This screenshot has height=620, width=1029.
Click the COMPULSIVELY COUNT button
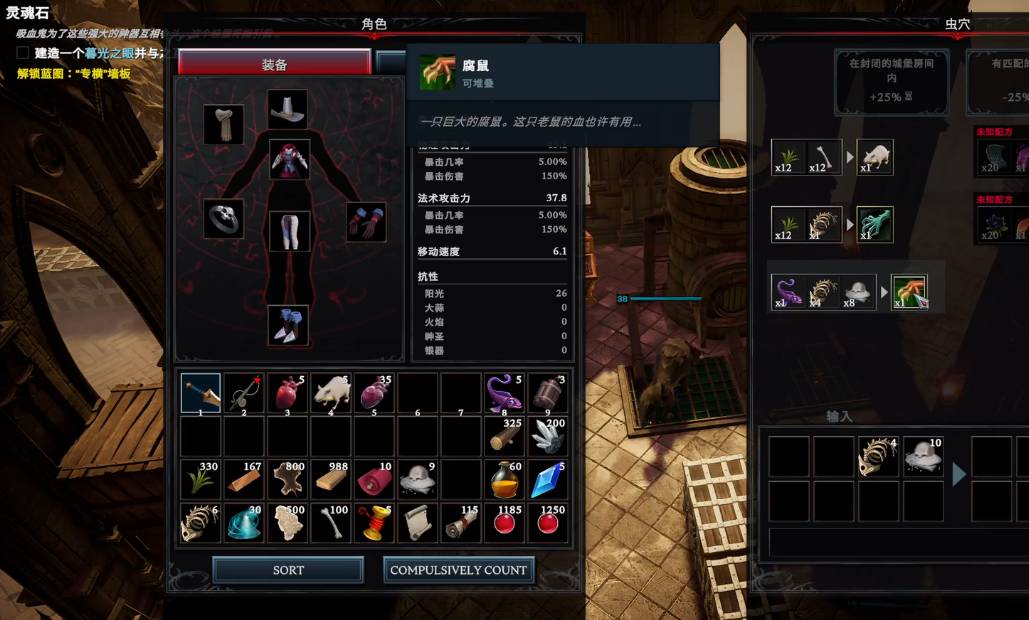[458, 570]
